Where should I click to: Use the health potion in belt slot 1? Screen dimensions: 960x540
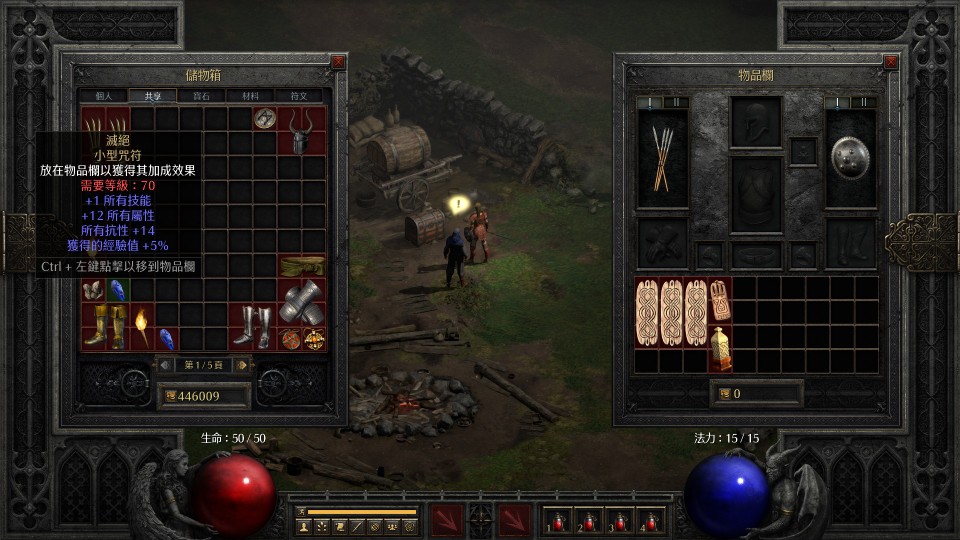[x=556, y=521]
